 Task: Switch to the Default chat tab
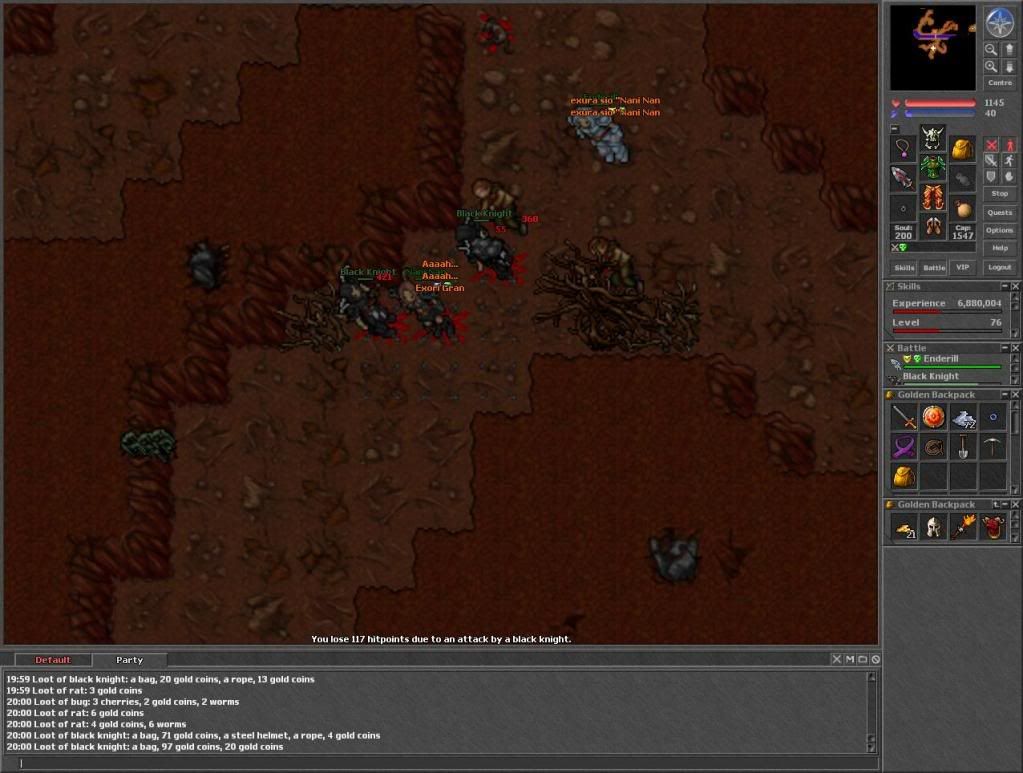pos(53,660)
